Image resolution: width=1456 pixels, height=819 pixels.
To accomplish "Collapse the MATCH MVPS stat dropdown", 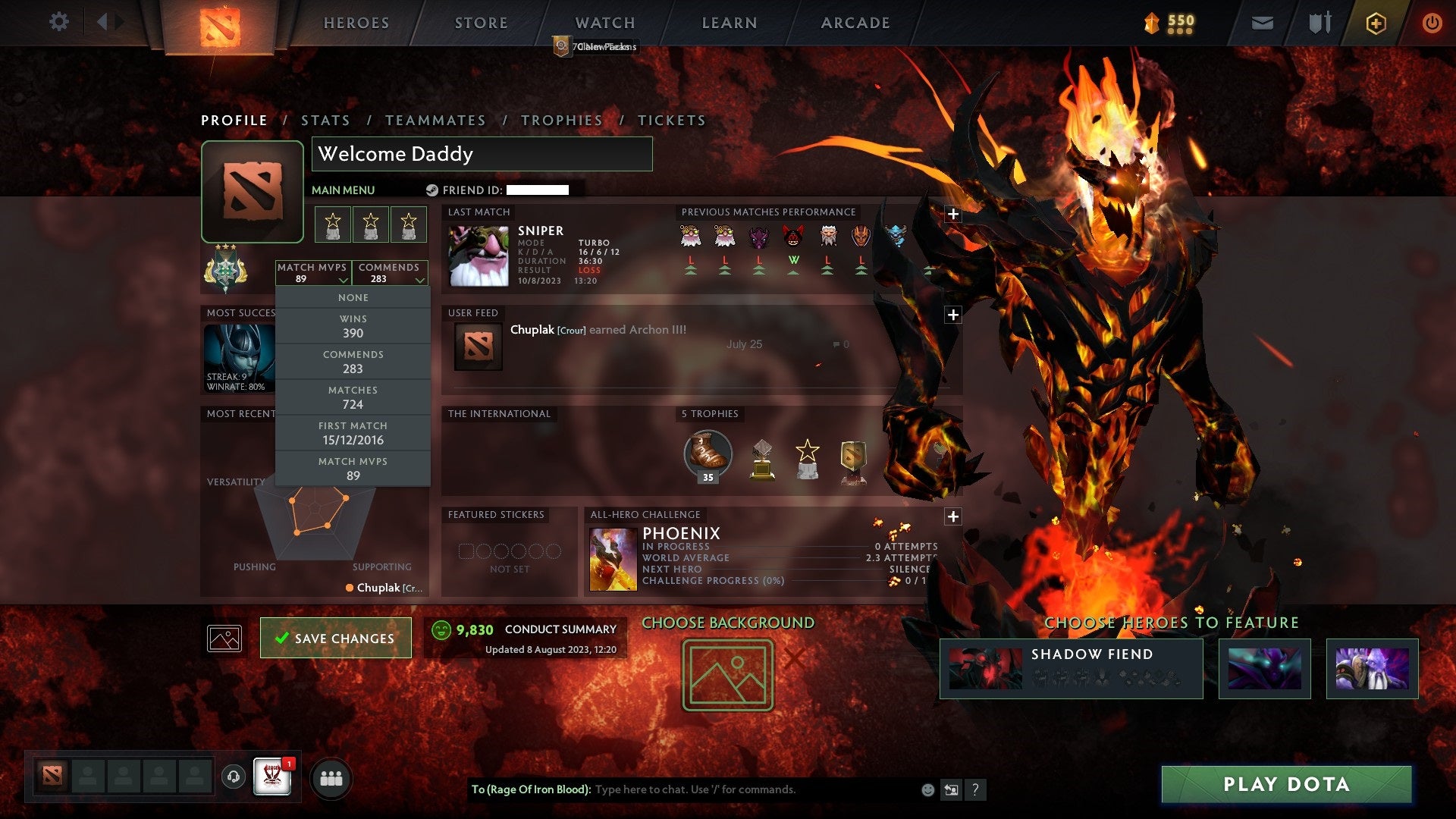I will point(314,273).
